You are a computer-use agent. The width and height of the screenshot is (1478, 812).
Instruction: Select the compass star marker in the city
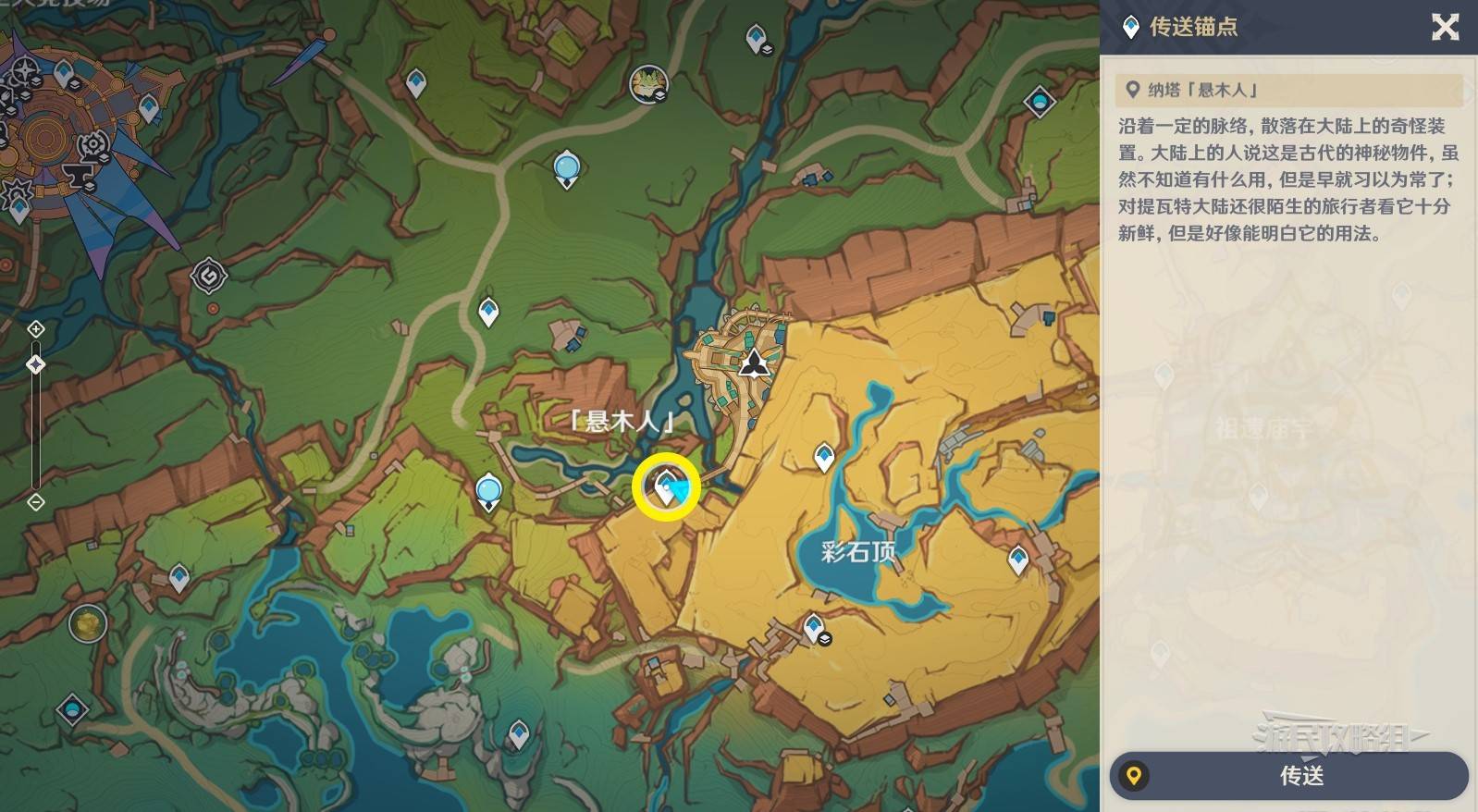click(x=24, y=68)
